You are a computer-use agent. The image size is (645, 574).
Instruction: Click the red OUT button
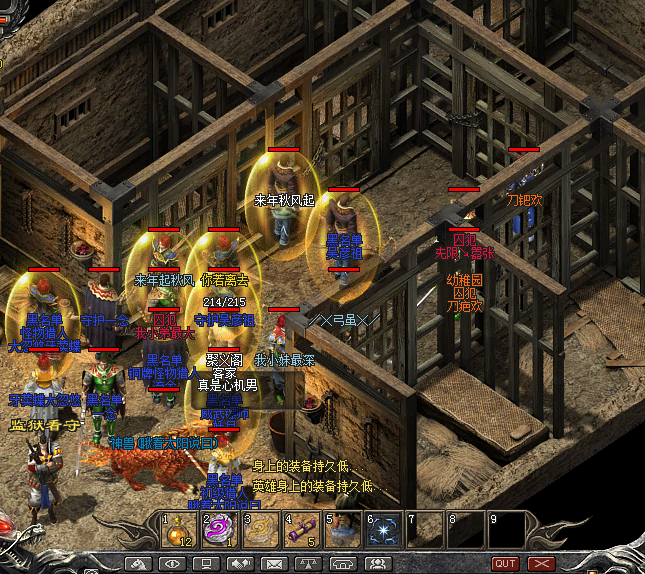505,564
